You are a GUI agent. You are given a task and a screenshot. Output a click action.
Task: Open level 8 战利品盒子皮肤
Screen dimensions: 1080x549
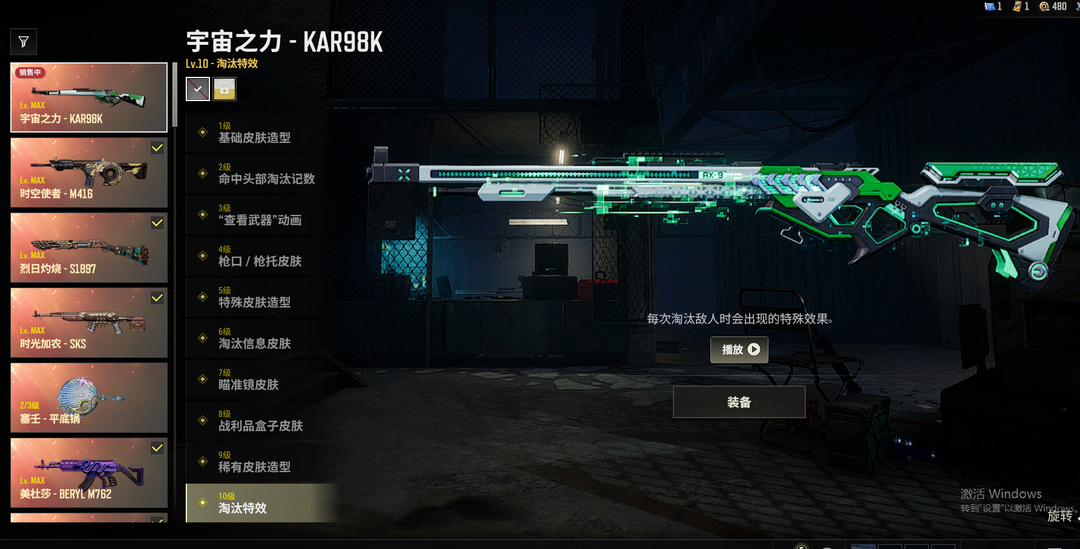tap(259, 421)
